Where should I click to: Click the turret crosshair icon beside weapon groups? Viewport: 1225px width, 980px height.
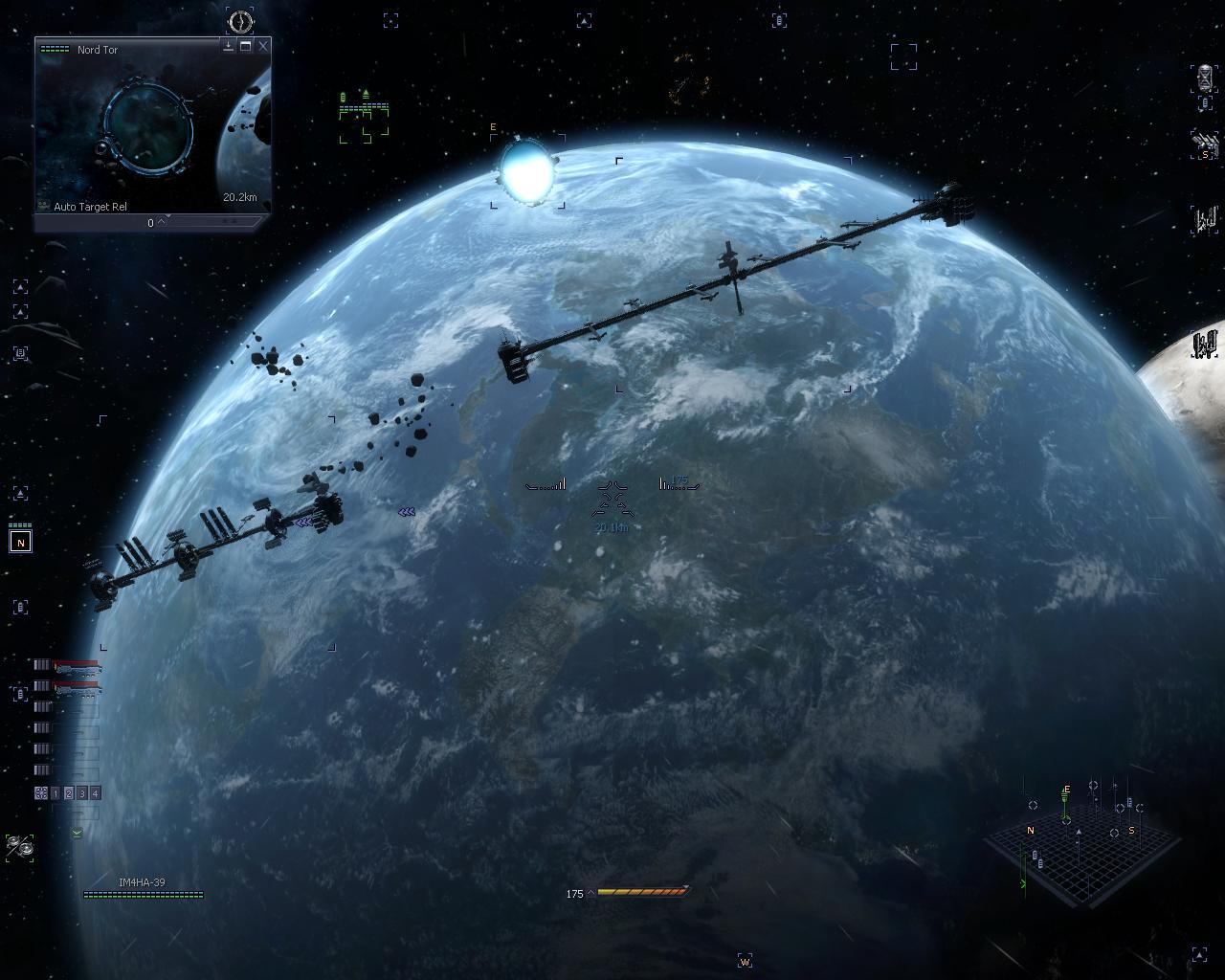41,793
